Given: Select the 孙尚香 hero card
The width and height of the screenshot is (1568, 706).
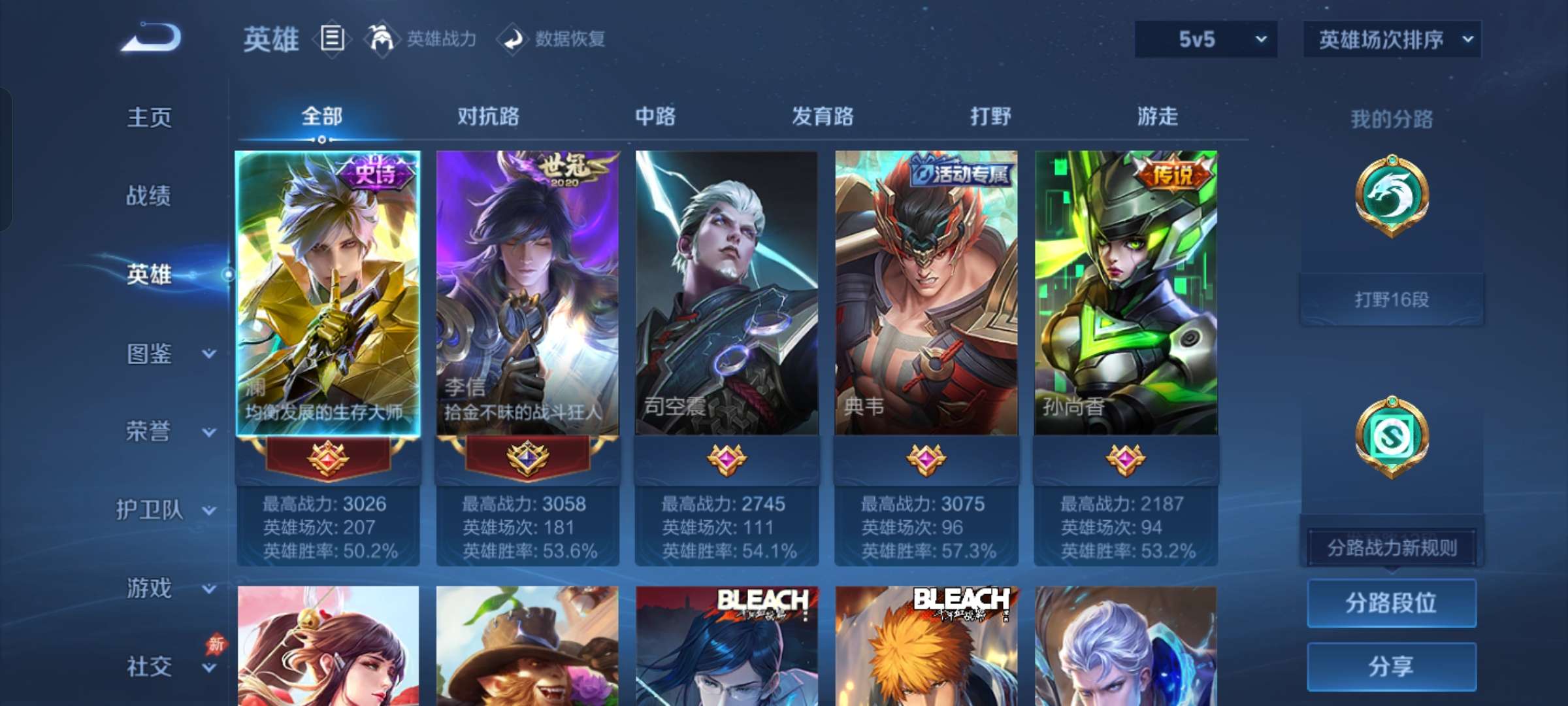Looking at the screenshot, I should point(1126,294).
